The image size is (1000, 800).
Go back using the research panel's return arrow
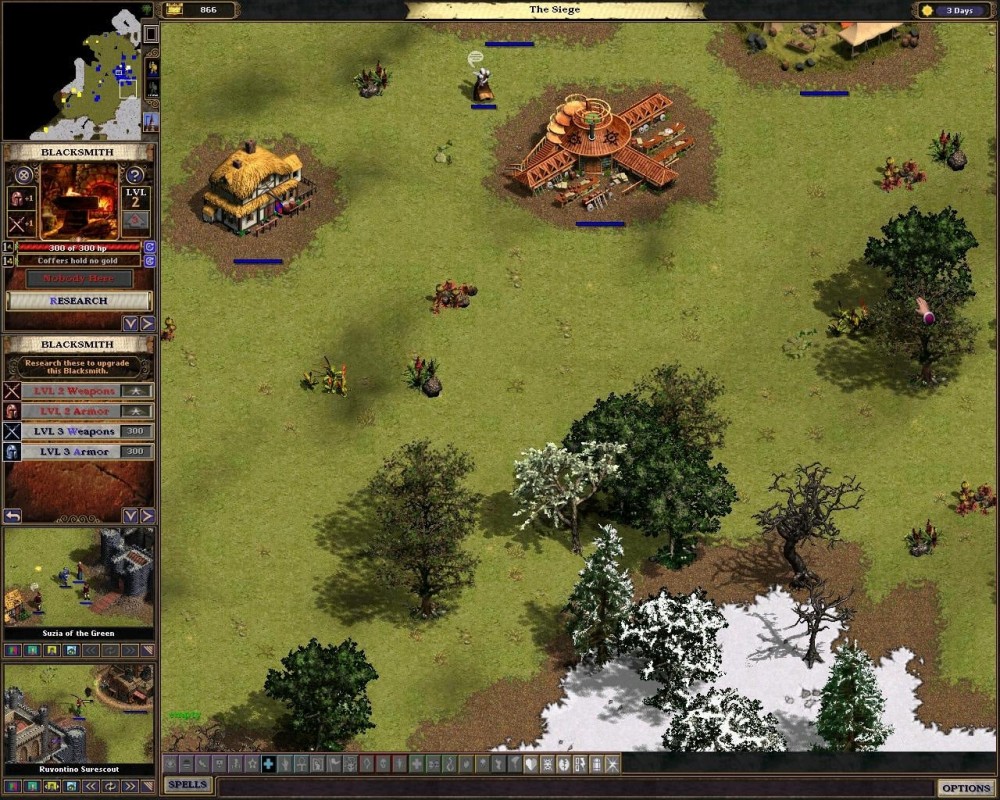[13, 516]
